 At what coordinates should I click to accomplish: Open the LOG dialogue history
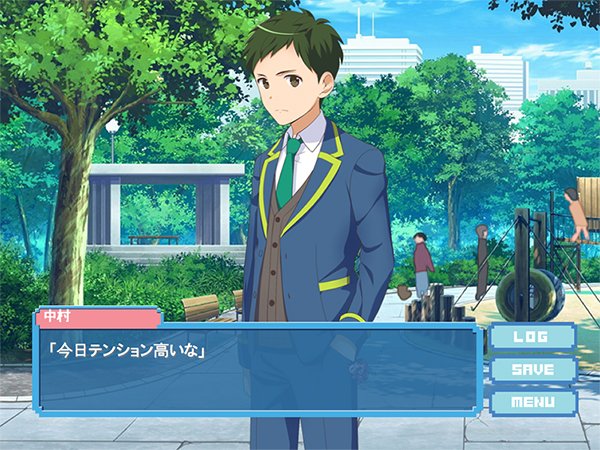point(532,337)
